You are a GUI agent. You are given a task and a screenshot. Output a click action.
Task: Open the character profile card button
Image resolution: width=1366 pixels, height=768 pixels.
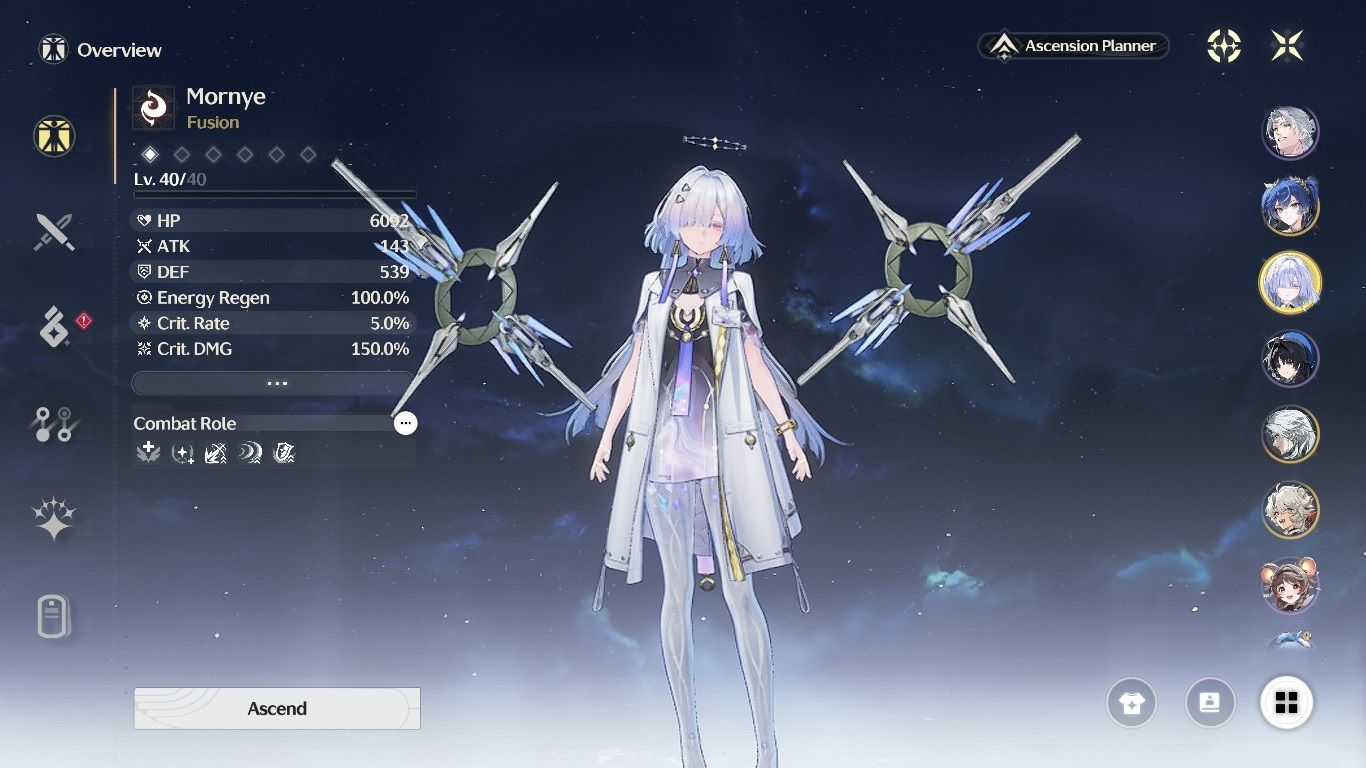[x=1209, y=703]
